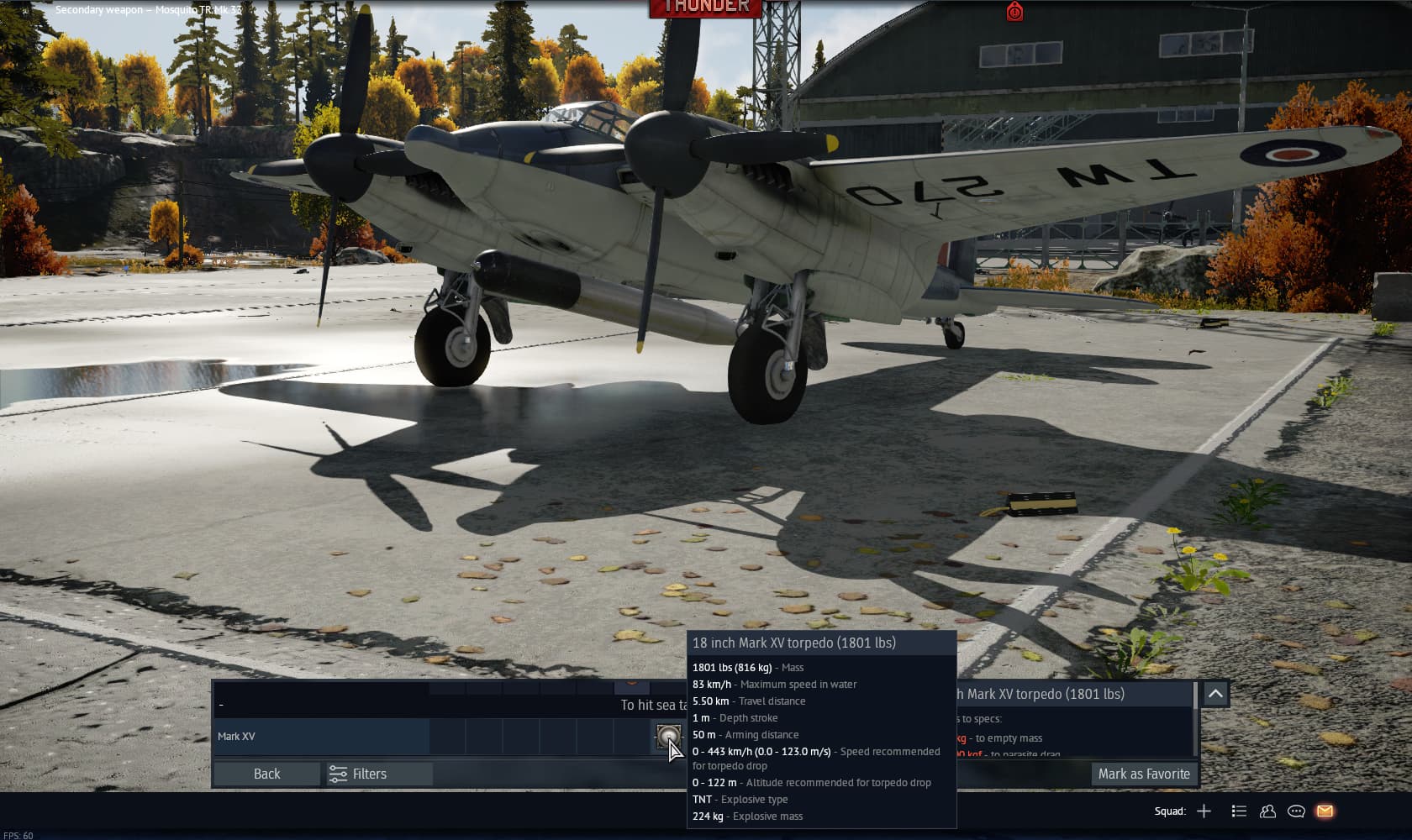Click the Filters sliders icon
The image size is (1412, 840).
337,774
